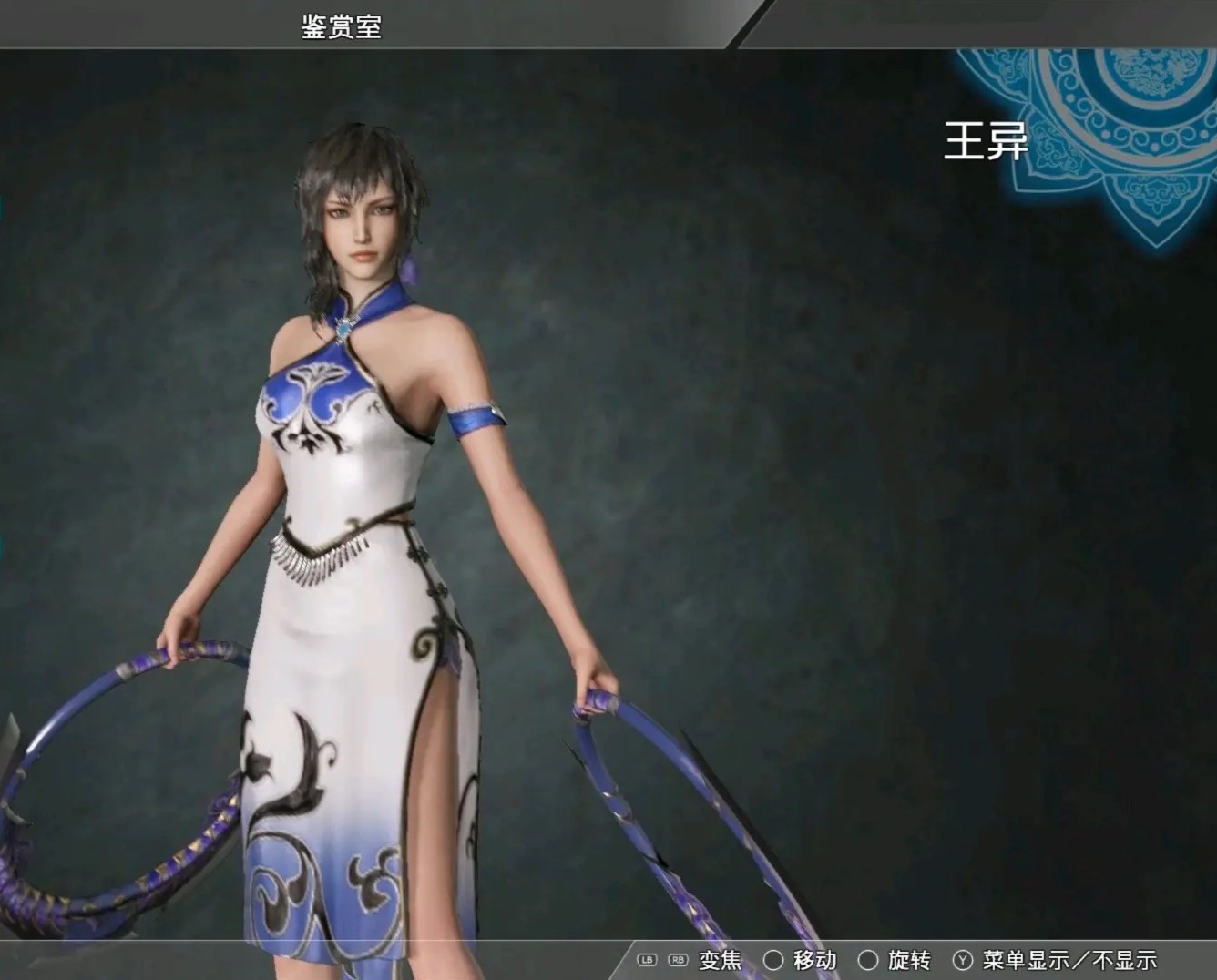Click the LB button prompt icon
The height and width of the screenshot is (980, 1217).
[646, 960]
